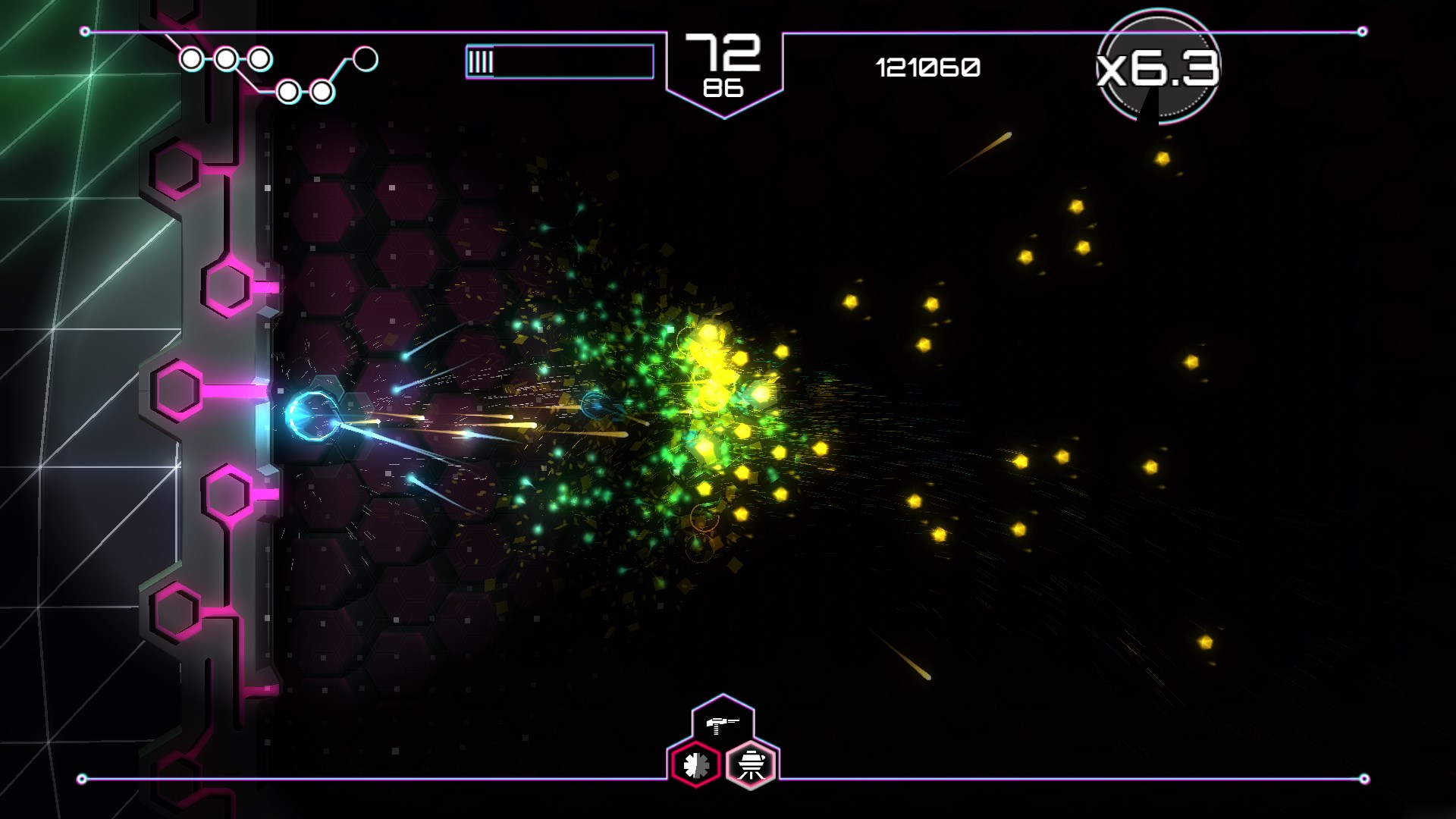The image size is (1456, 819).
Task: Switch to the score display showing 121060
Action: click(927, 68)
